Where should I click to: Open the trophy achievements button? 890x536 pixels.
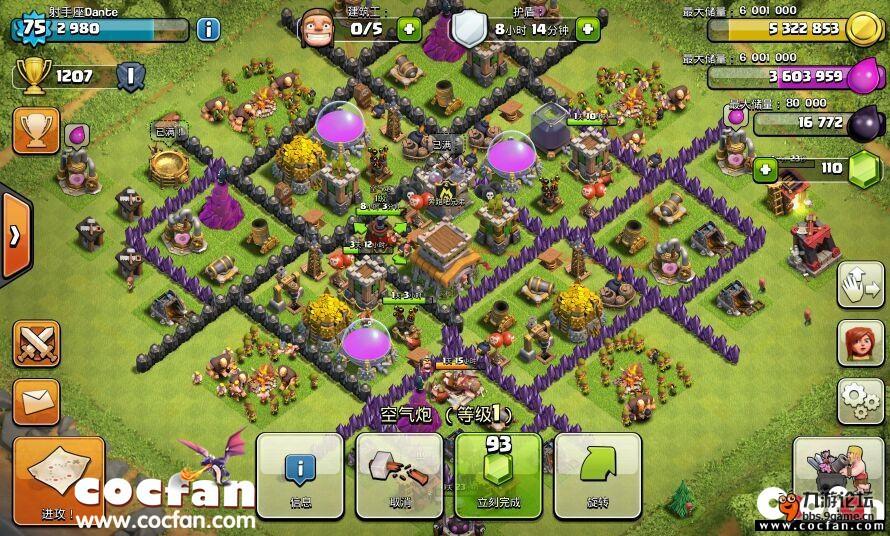(35, 130)
